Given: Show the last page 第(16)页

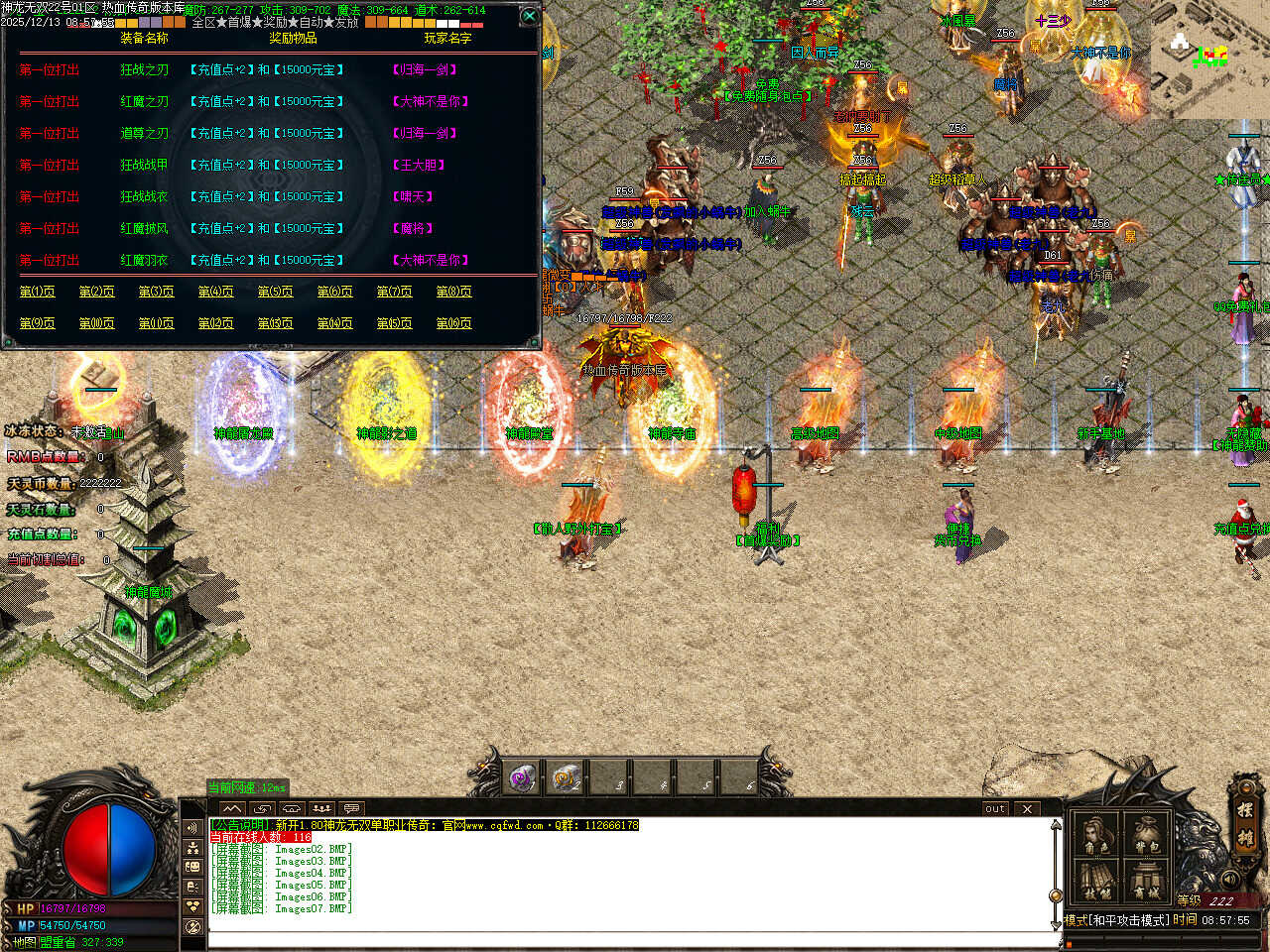Looking at the screenshot, I should [454, 323].
